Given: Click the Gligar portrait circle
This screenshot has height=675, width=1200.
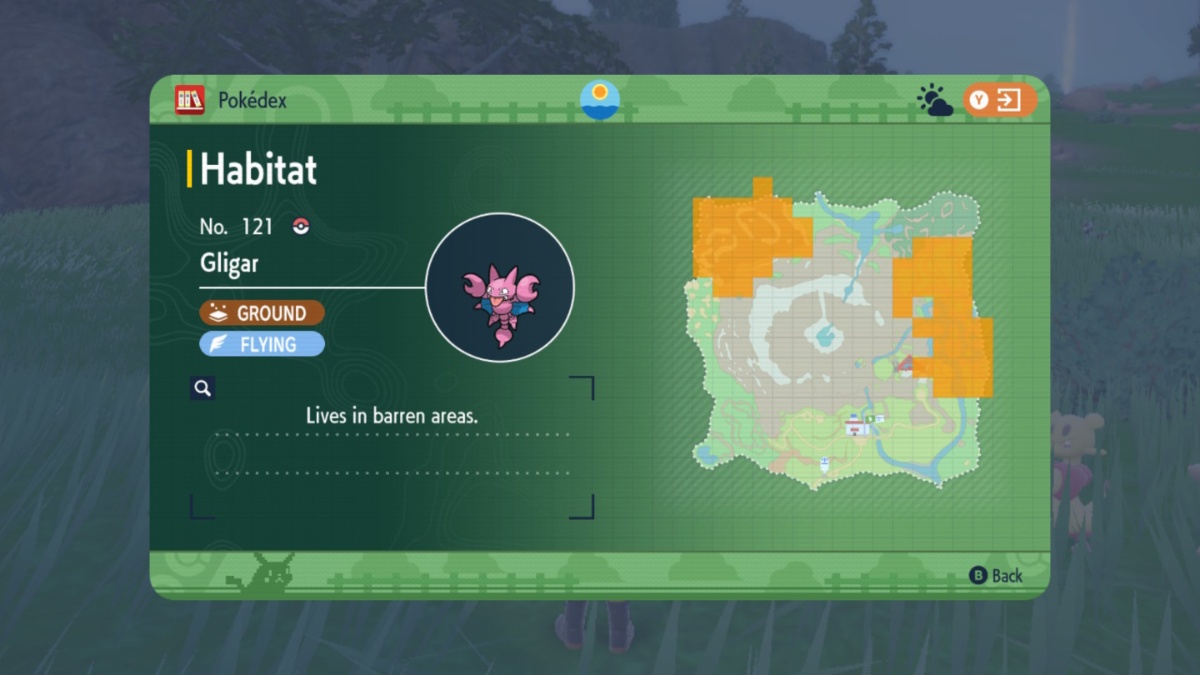Looking at the screenshot, I should [500, 287].
